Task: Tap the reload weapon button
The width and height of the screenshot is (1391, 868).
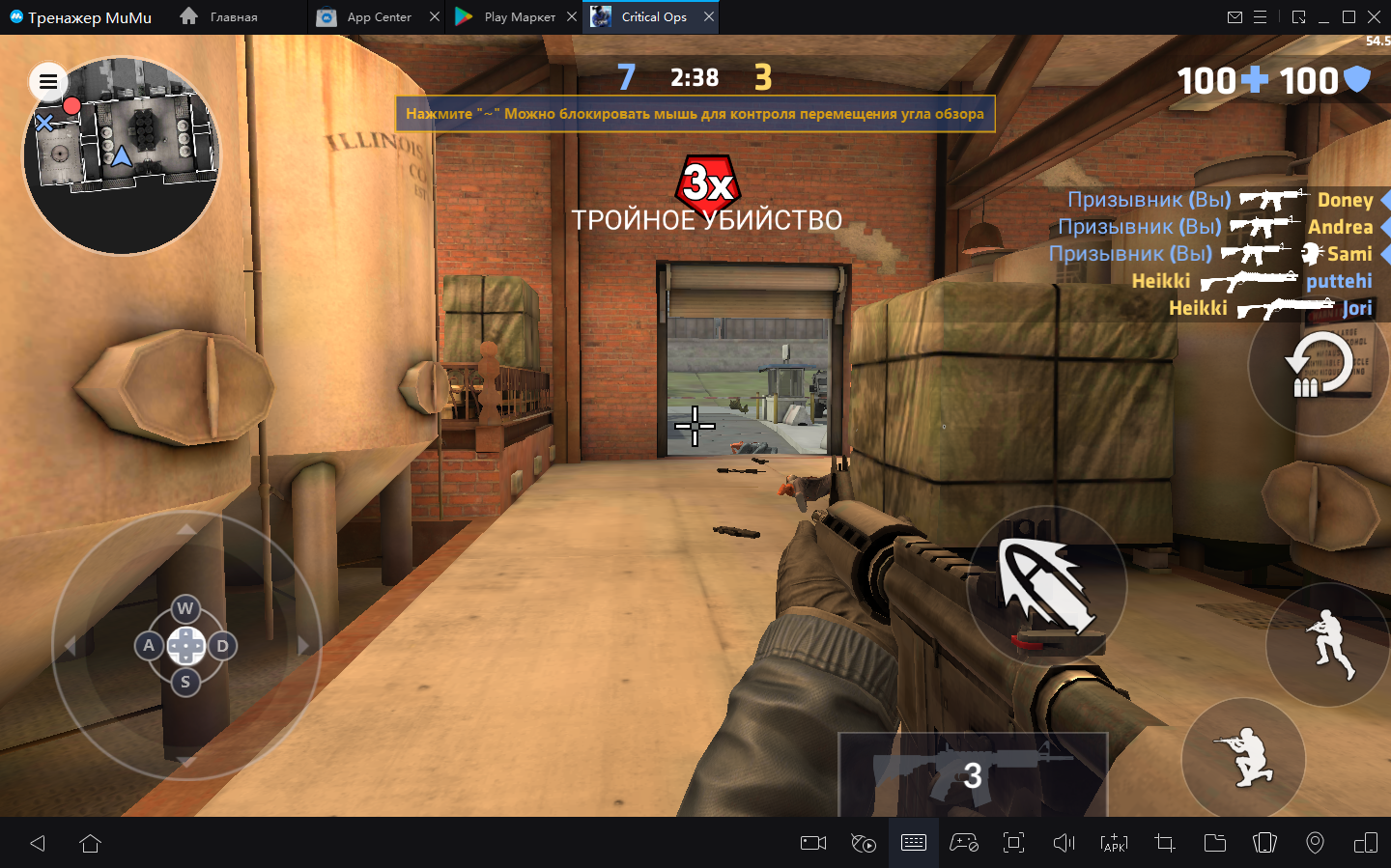Action: (x=1318, y=367)
